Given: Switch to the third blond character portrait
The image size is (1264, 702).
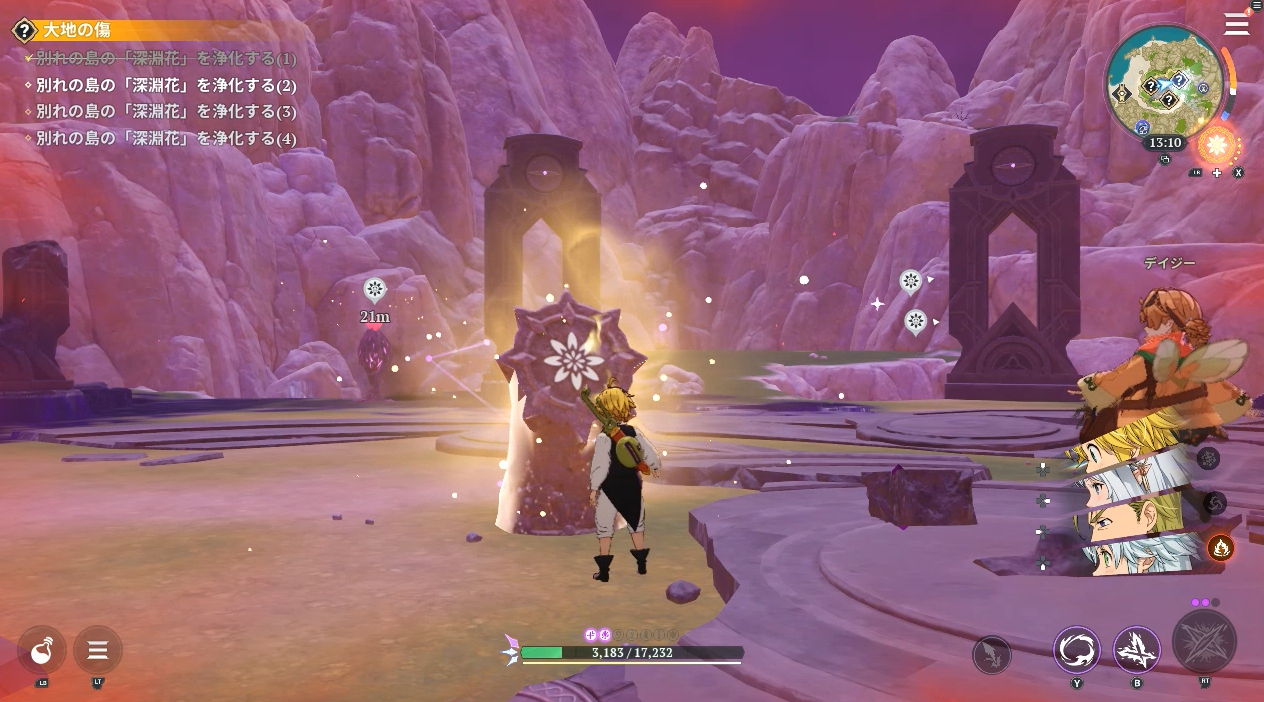Looking at the screenshot, I should [1130, 518].
